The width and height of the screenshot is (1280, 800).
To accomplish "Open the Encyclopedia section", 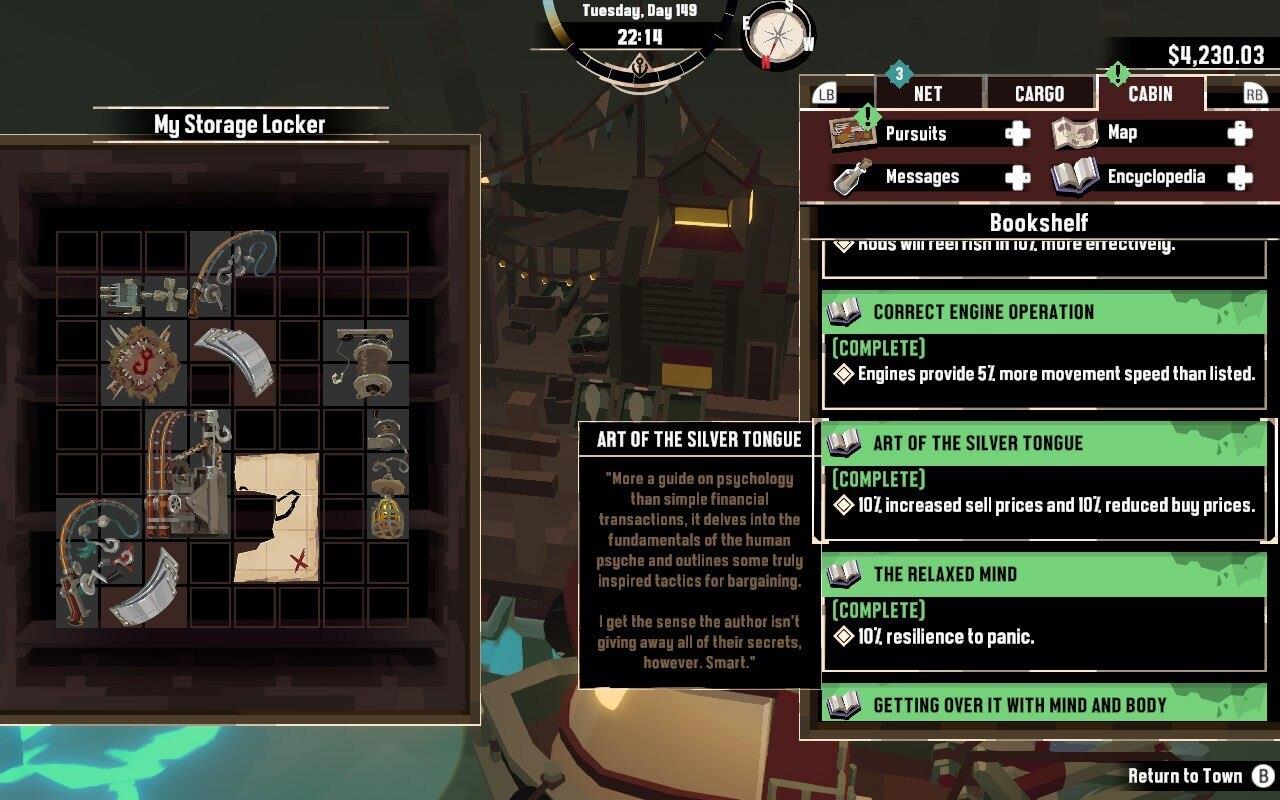I will click(x=1155, y=177).
